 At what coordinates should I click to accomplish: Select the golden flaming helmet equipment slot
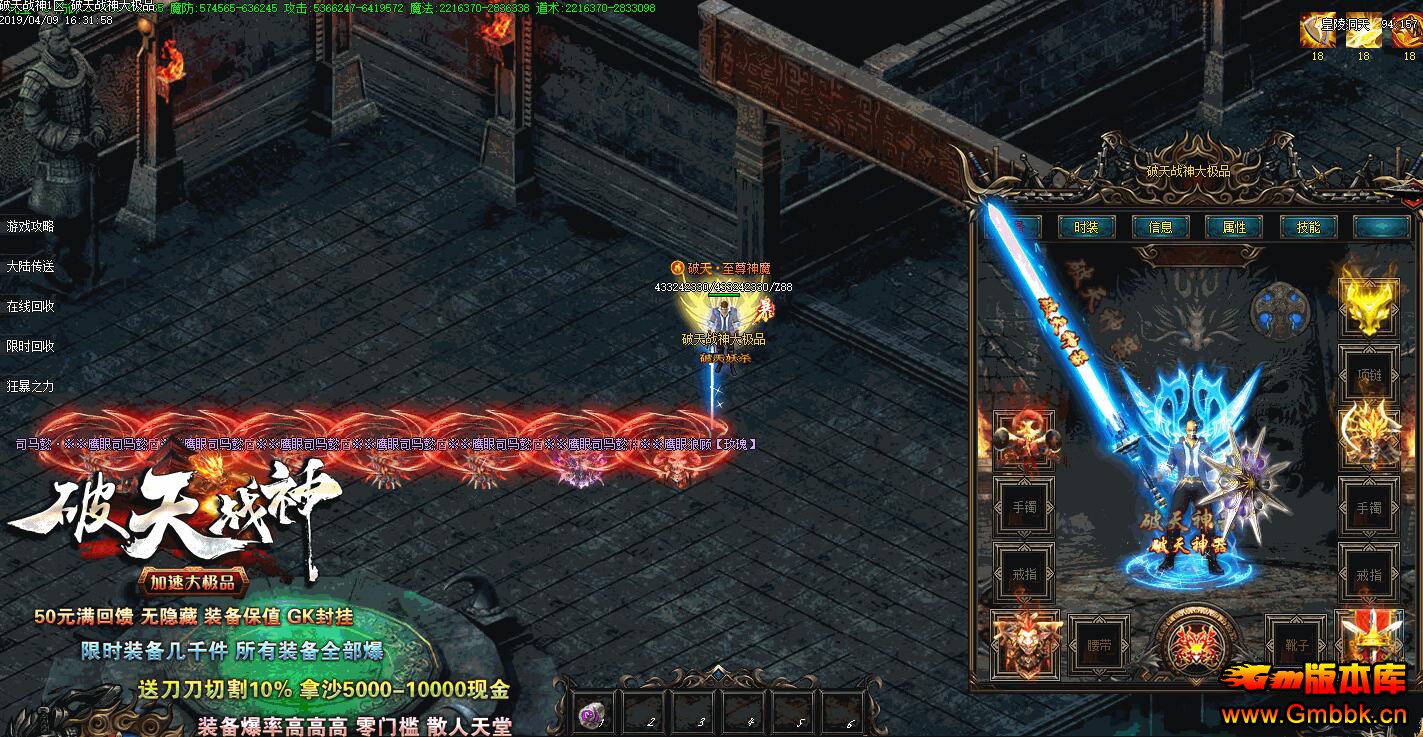click(1369, 307)
